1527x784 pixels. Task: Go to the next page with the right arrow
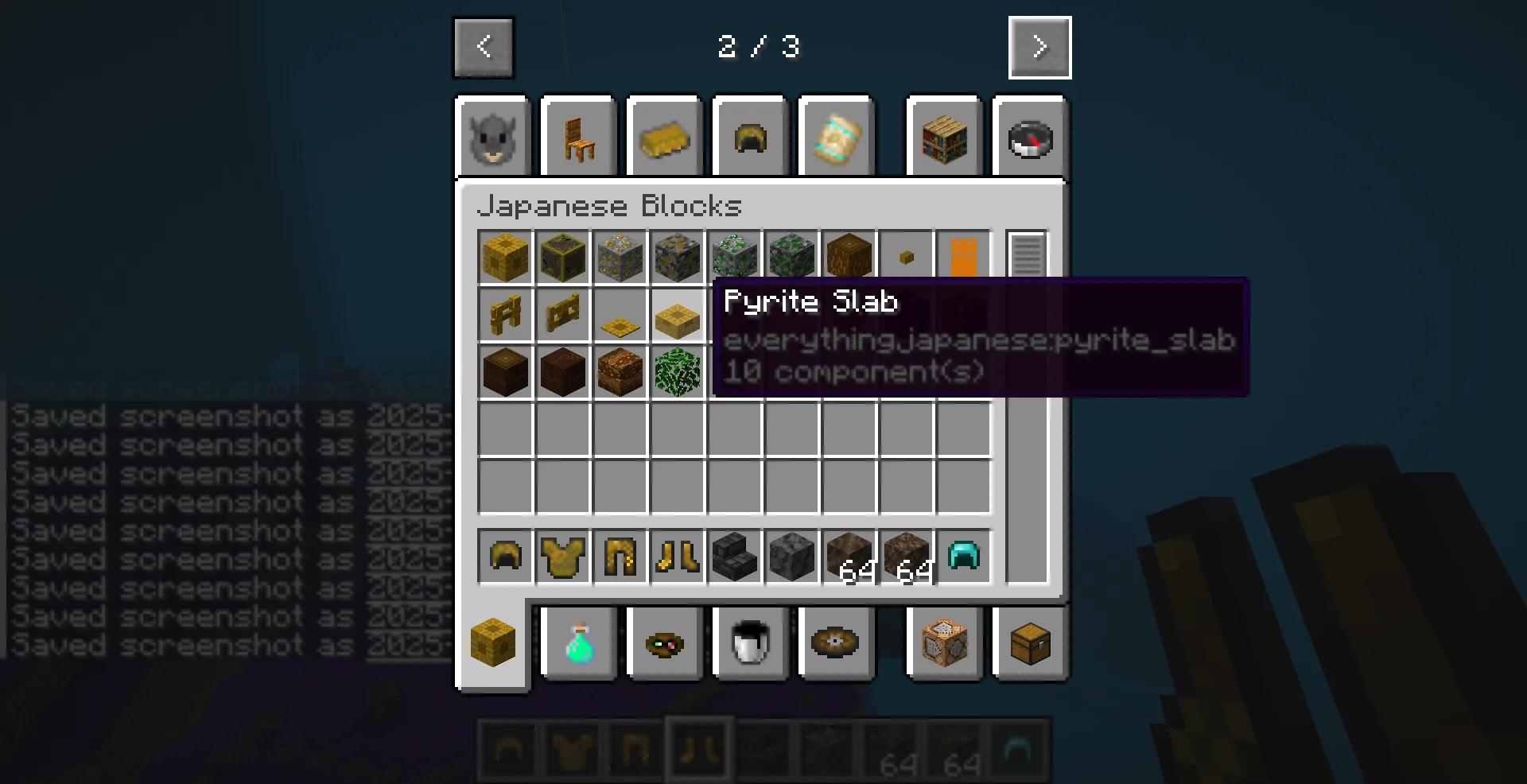click(1039, 48)
